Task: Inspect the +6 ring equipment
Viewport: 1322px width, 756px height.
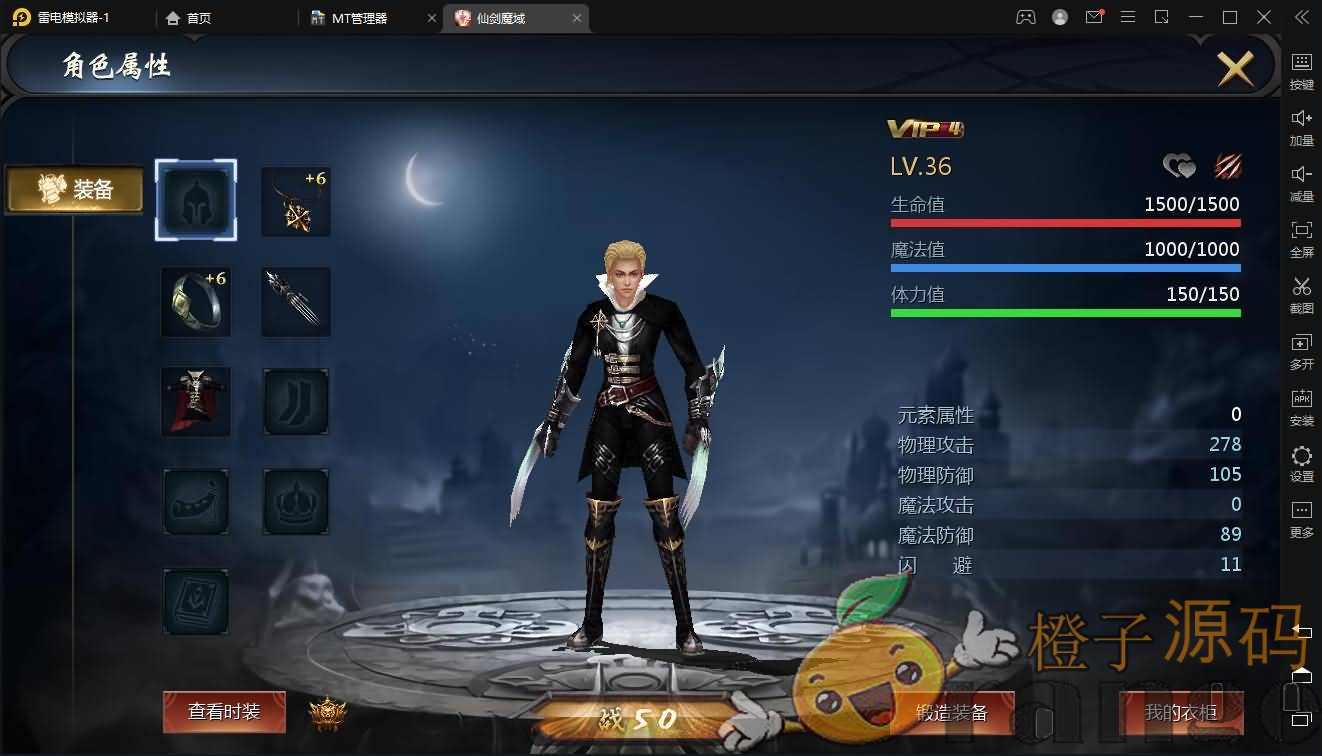Action: [196, 301]
